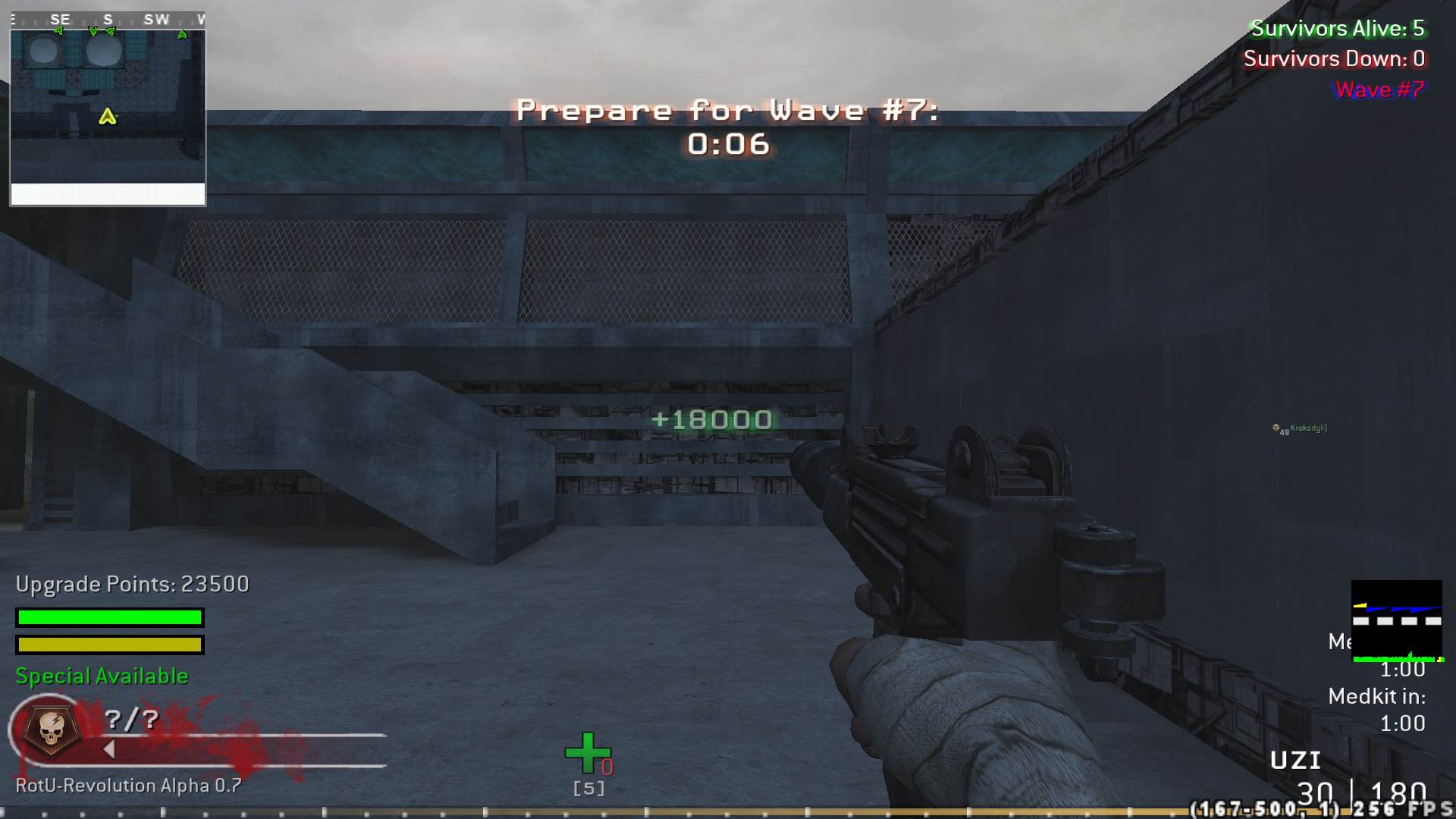Toggle the Special Available indicator
Viewport: 1456px width, 819px height.
pyautogui.click(x=101, y=676)
